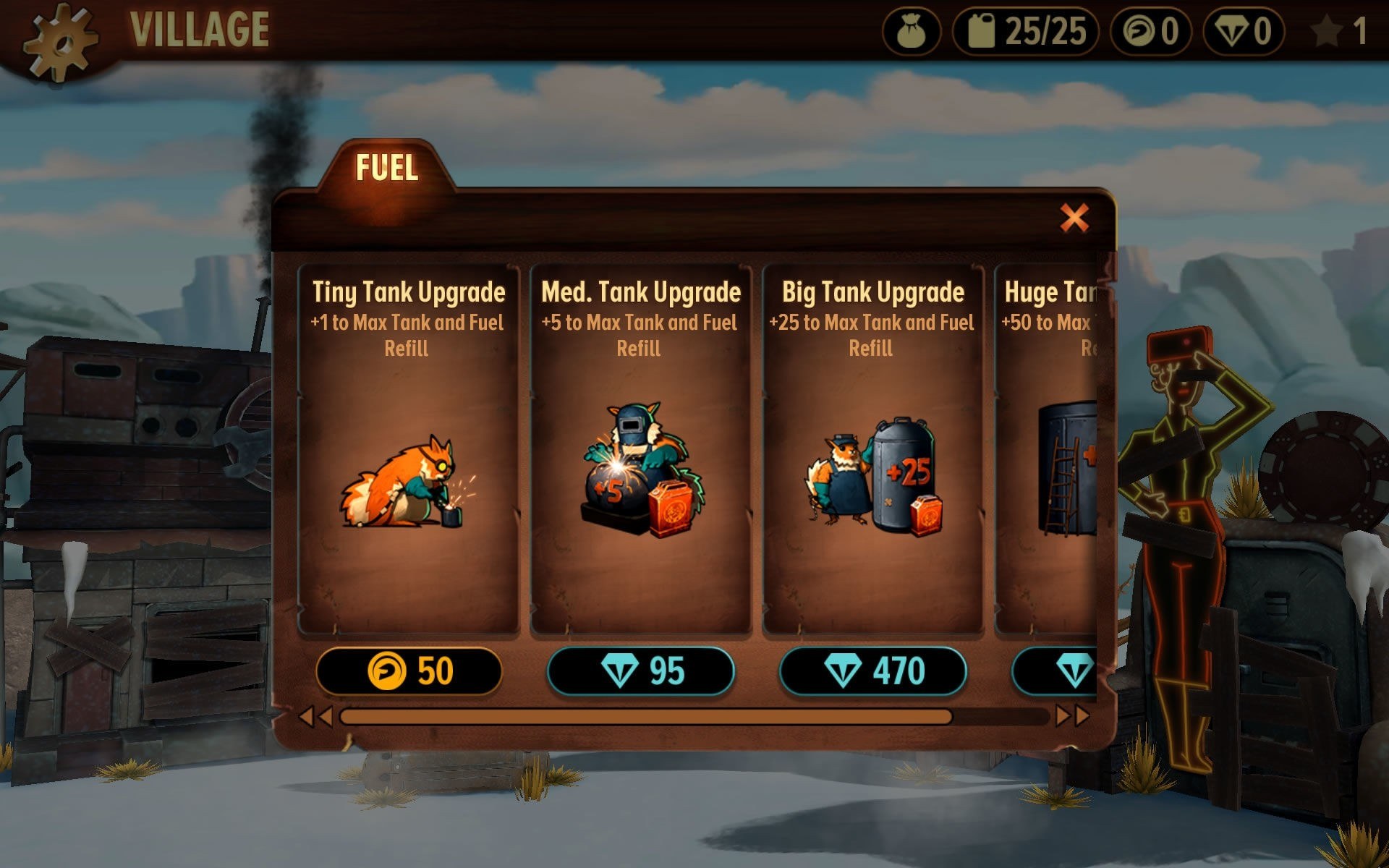This screenshot has width=1389, height=868.
Task: Open the settings gear menu
Action: [60, 40]
